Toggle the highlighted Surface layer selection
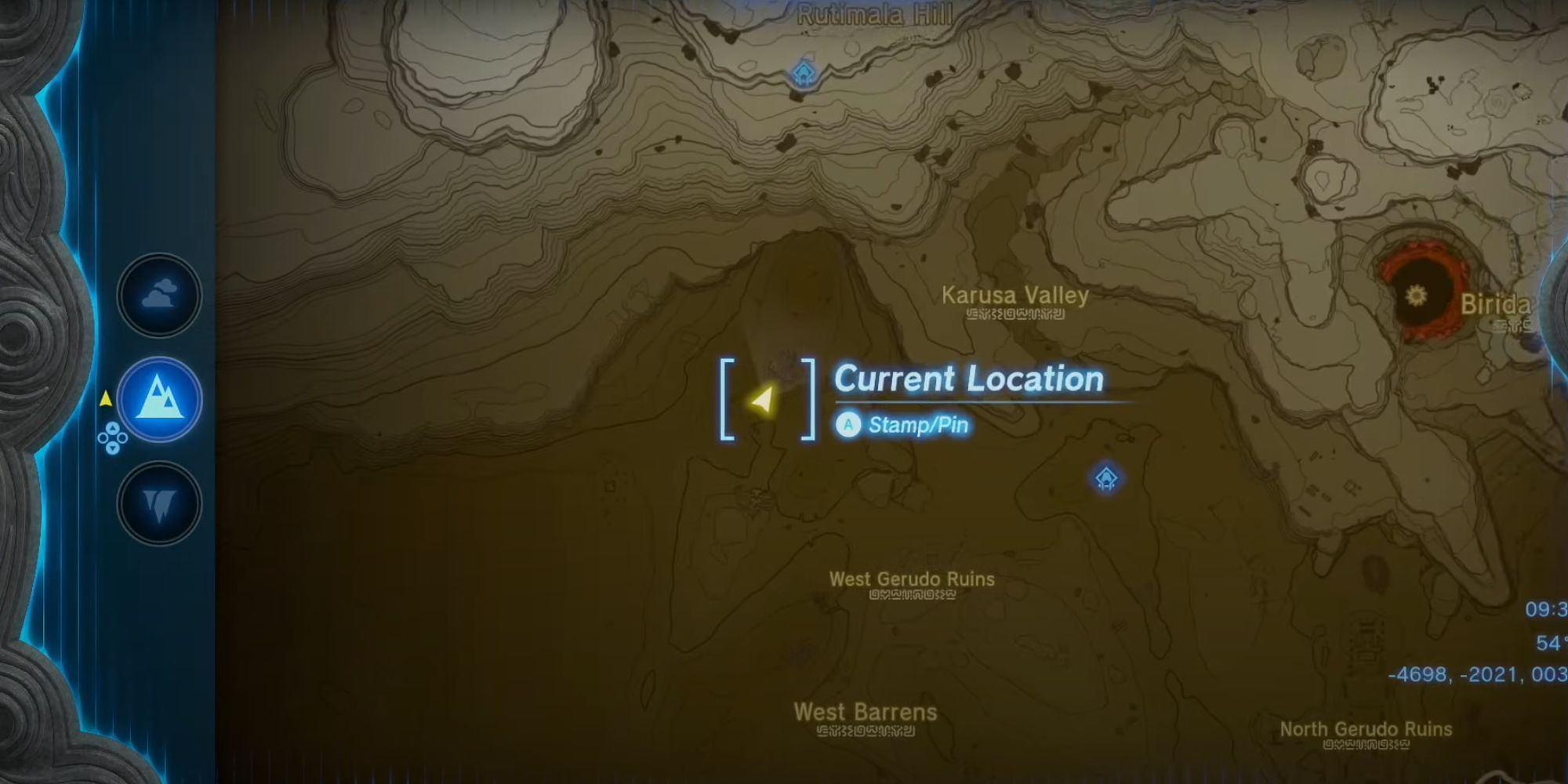The width and height of the screenshot is (1568, 784). click(x=158, y=398)
